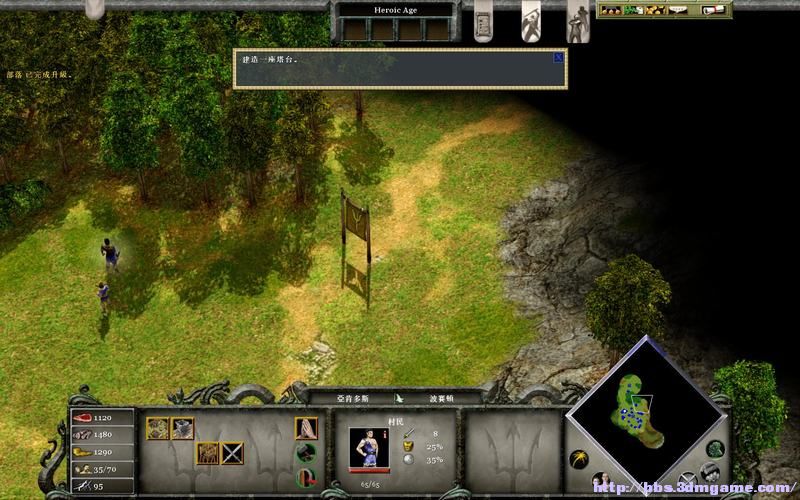Select the hammer-wielding figure banner
Screen dimensions: 800x500
531,19
